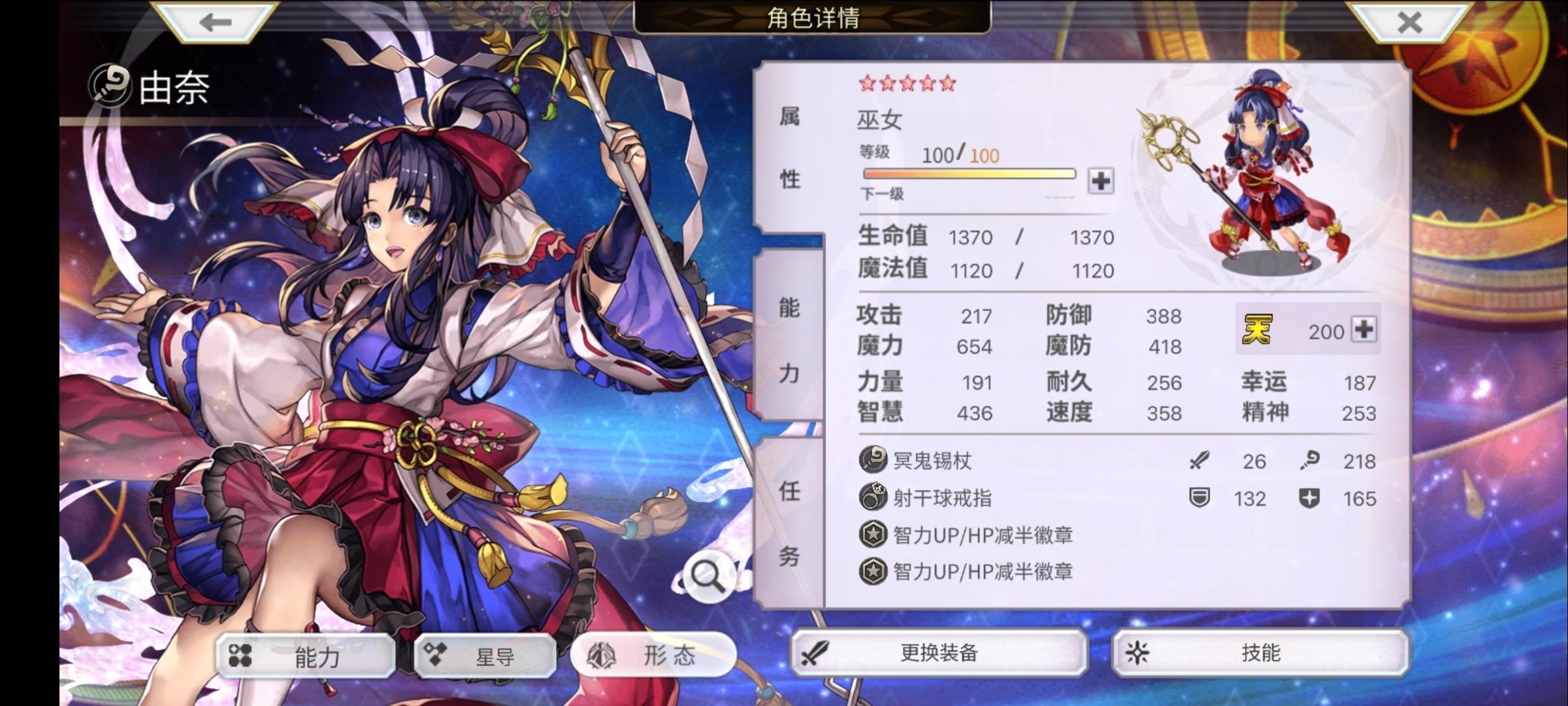1568x706 pixels.
Task: Click the sword attack stat icon showing 26
Action: pyautogui.click(x=1201, y=461)
